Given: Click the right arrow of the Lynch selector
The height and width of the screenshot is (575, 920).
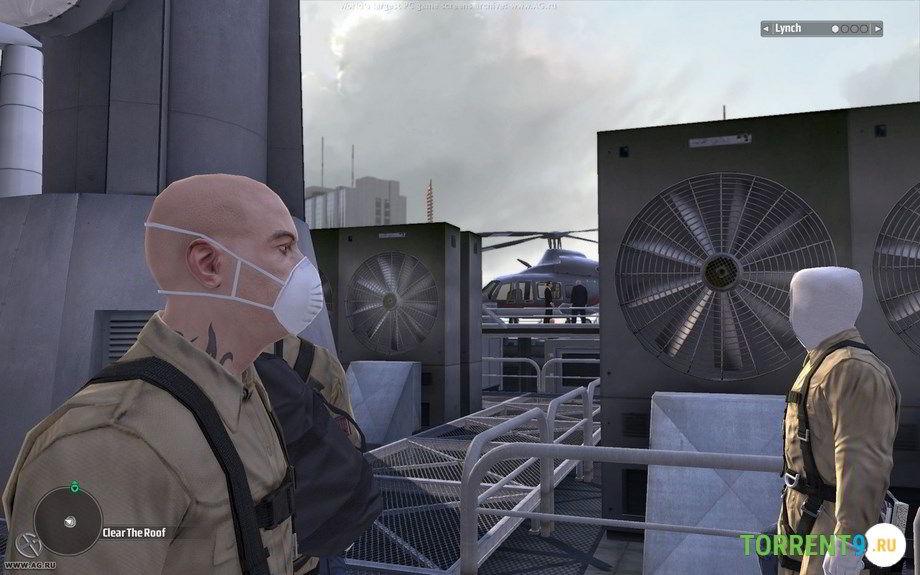Looking at the screenshot, I should [x=877, y=29].
